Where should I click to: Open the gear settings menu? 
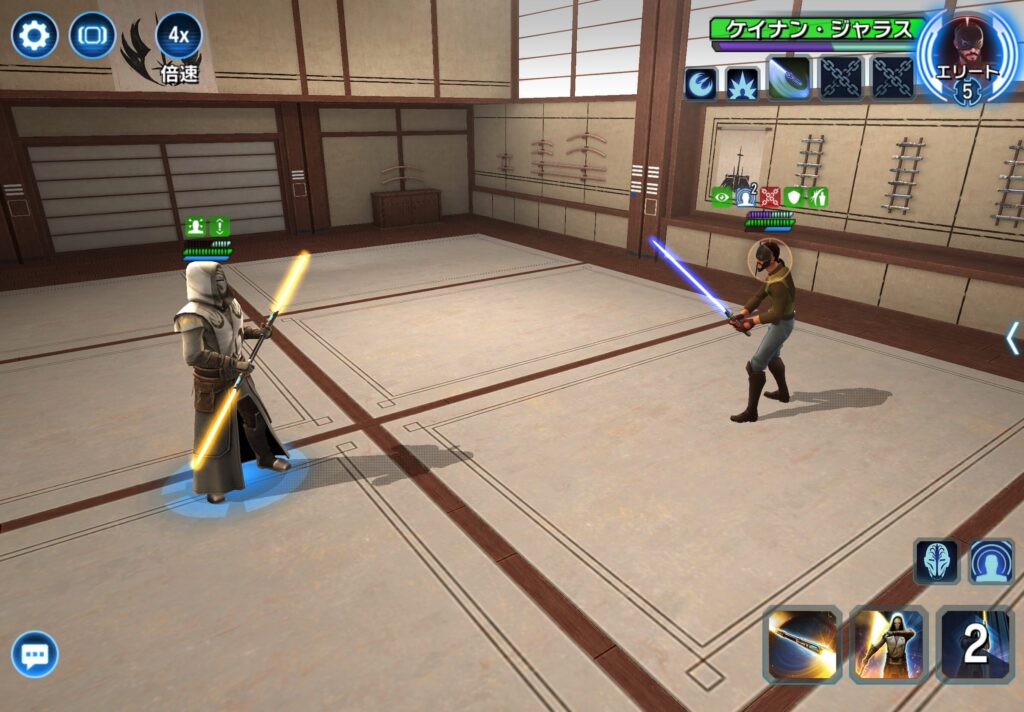(x=35, y=37)
